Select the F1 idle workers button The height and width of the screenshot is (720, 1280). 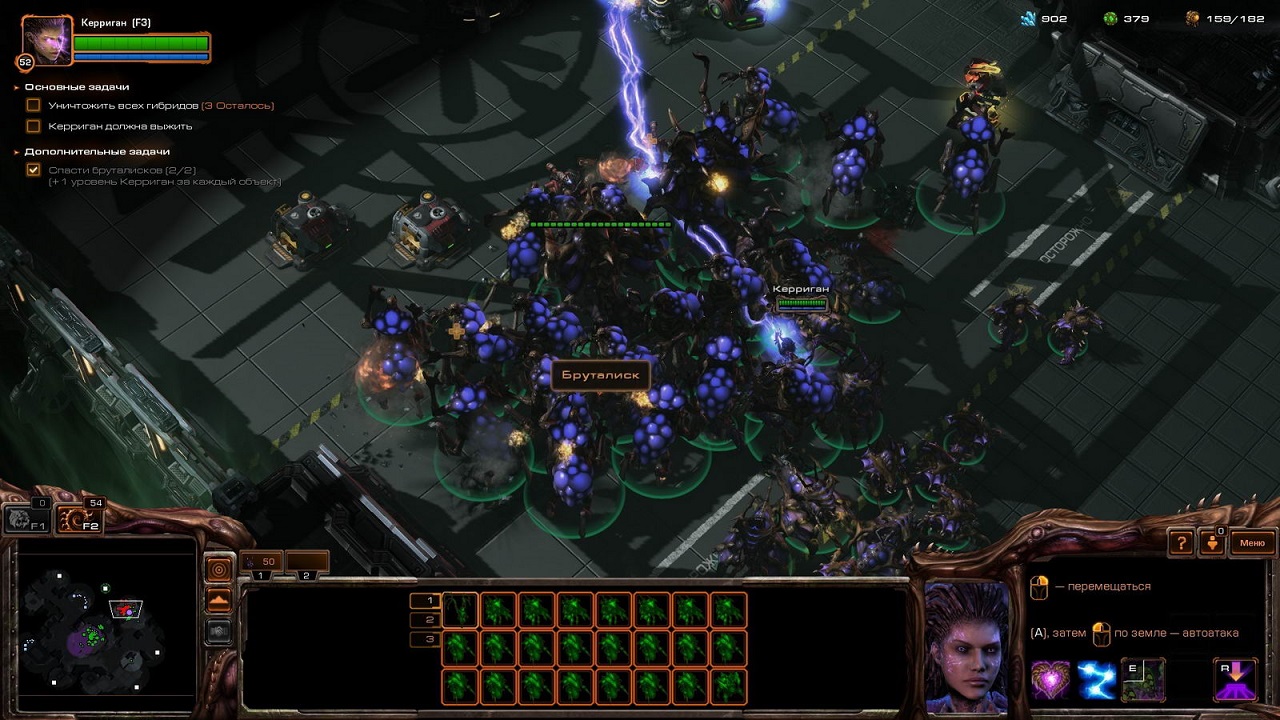pos(26,518)
